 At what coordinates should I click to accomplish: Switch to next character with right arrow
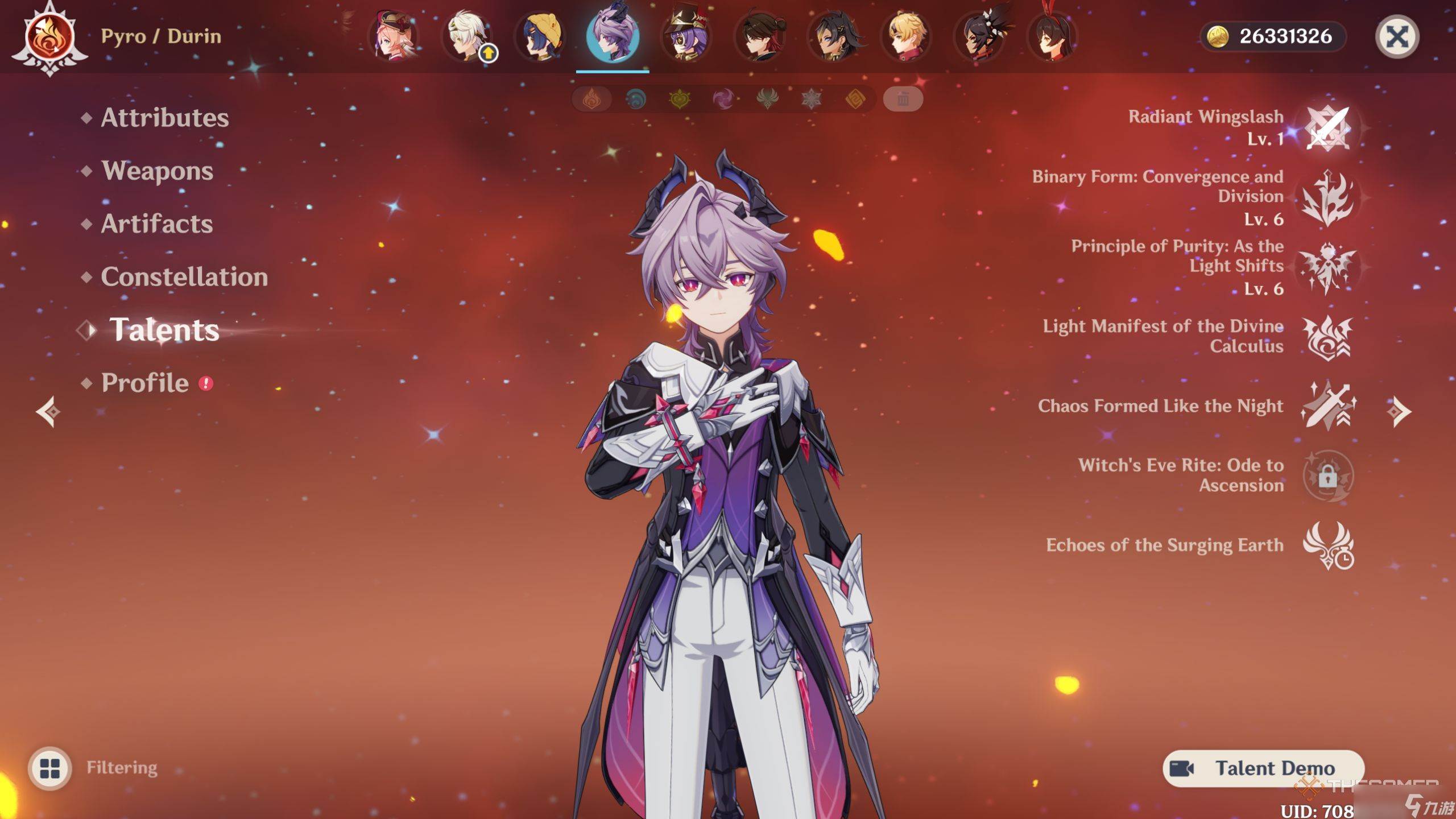pos(1399,411)
